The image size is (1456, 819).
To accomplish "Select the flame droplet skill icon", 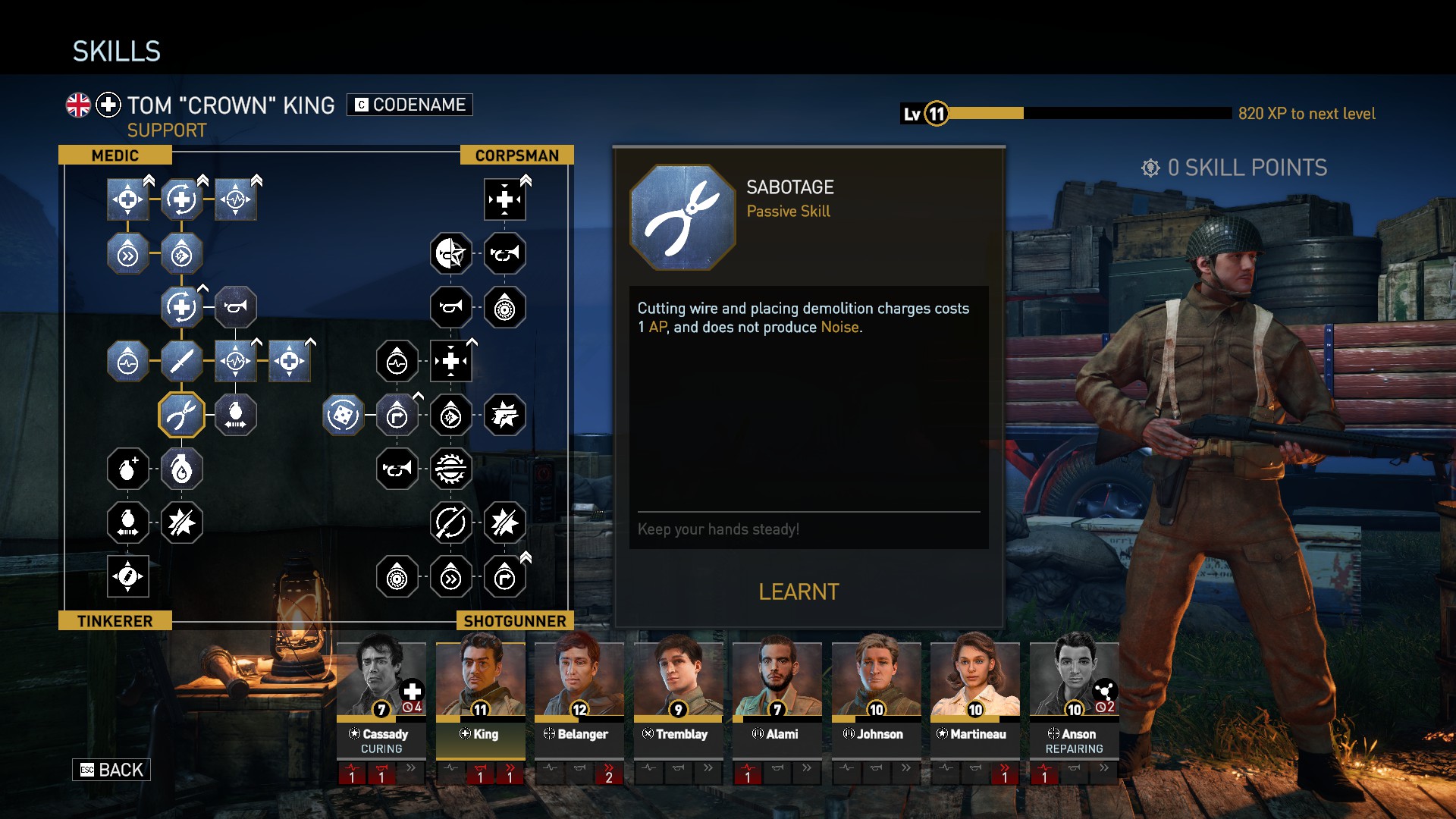I will 181,469.
